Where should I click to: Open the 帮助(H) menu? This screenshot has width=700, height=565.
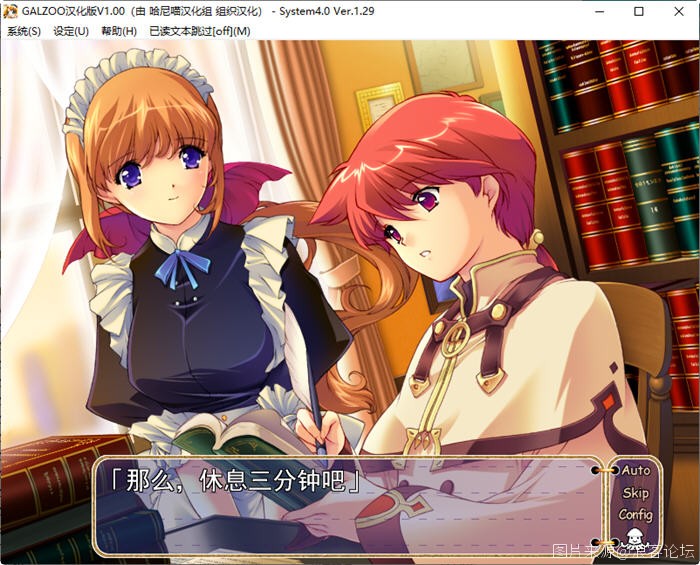click(x=118, y=31)
